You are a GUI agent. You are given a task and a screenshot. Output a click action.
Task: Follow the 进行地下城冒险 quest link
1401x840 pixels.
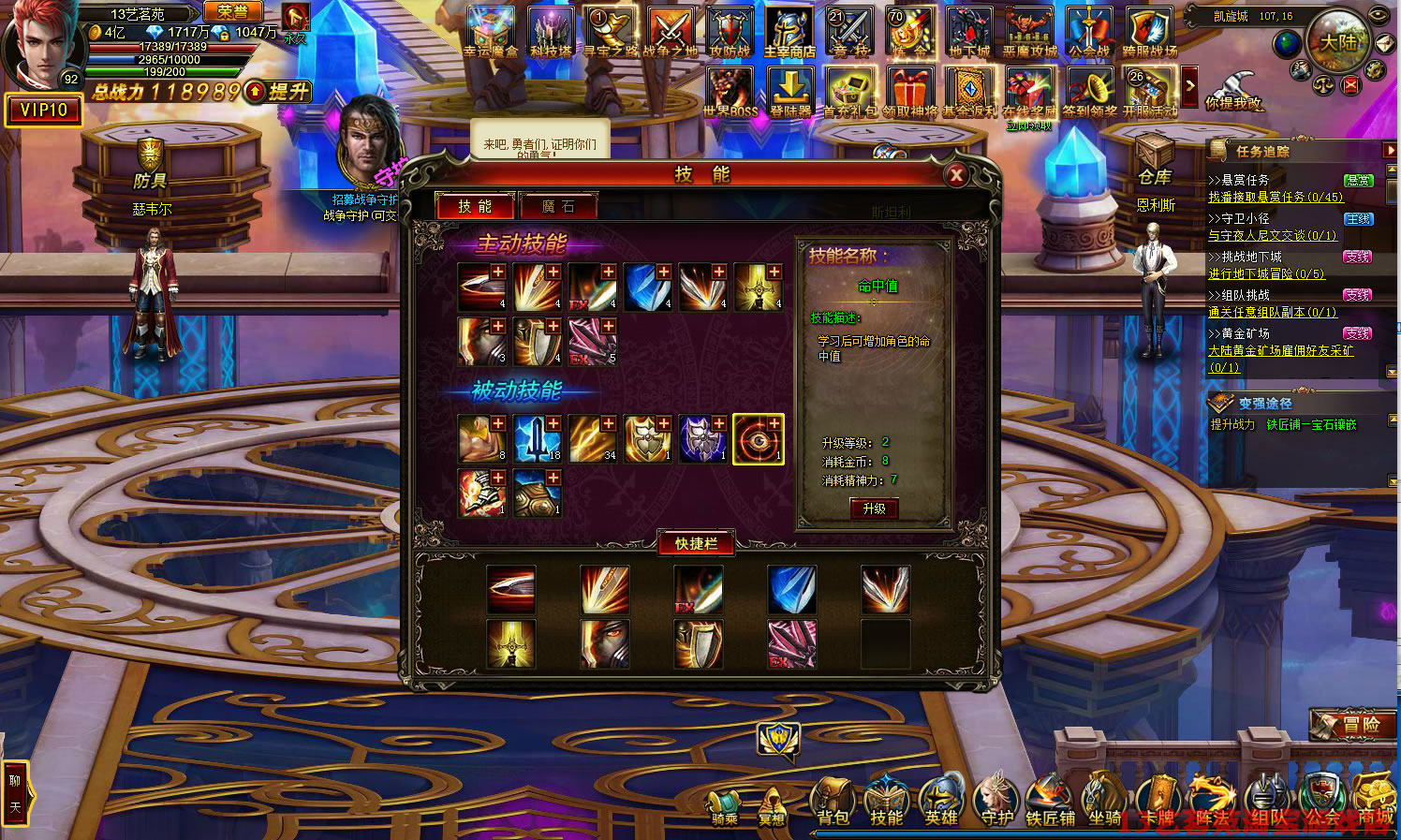point(1266,274)
